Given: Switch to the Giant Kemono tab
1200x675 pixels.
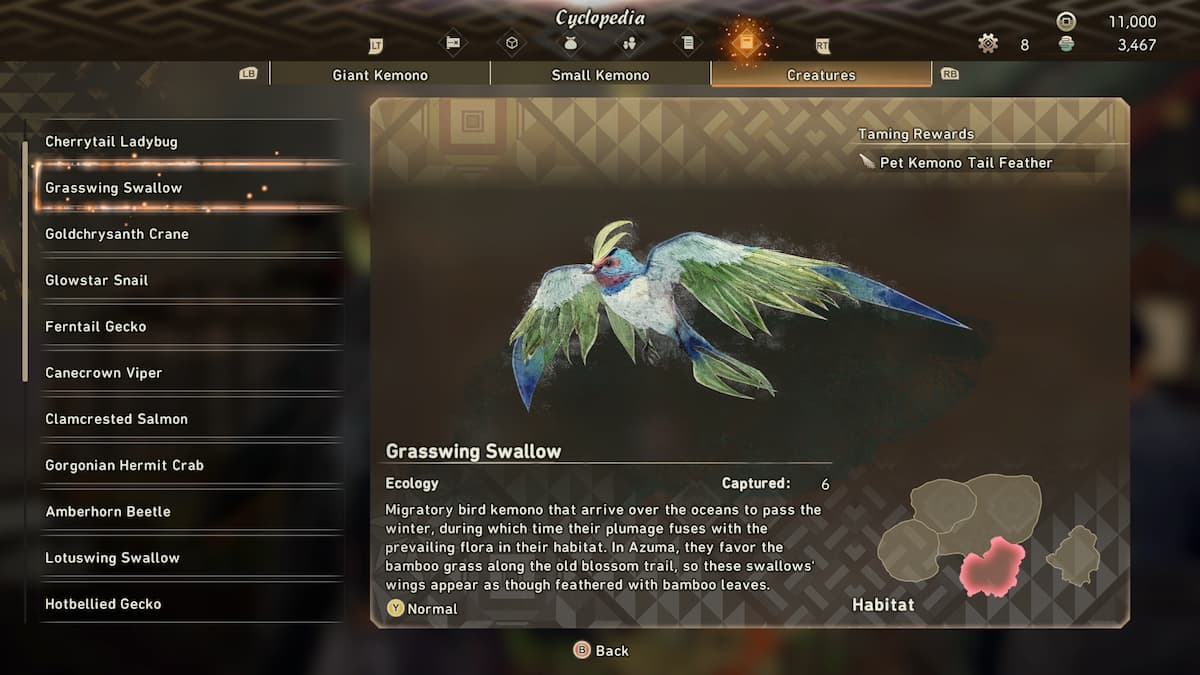Looking at the screenshot, I should click(x=380, y=75).
